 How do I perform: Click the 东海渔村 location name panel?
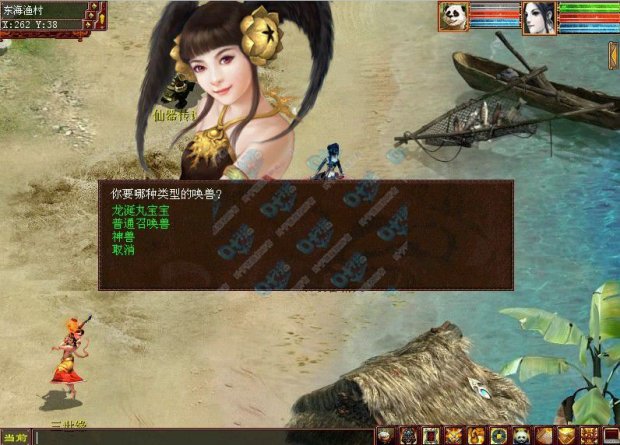pos(42,10)
